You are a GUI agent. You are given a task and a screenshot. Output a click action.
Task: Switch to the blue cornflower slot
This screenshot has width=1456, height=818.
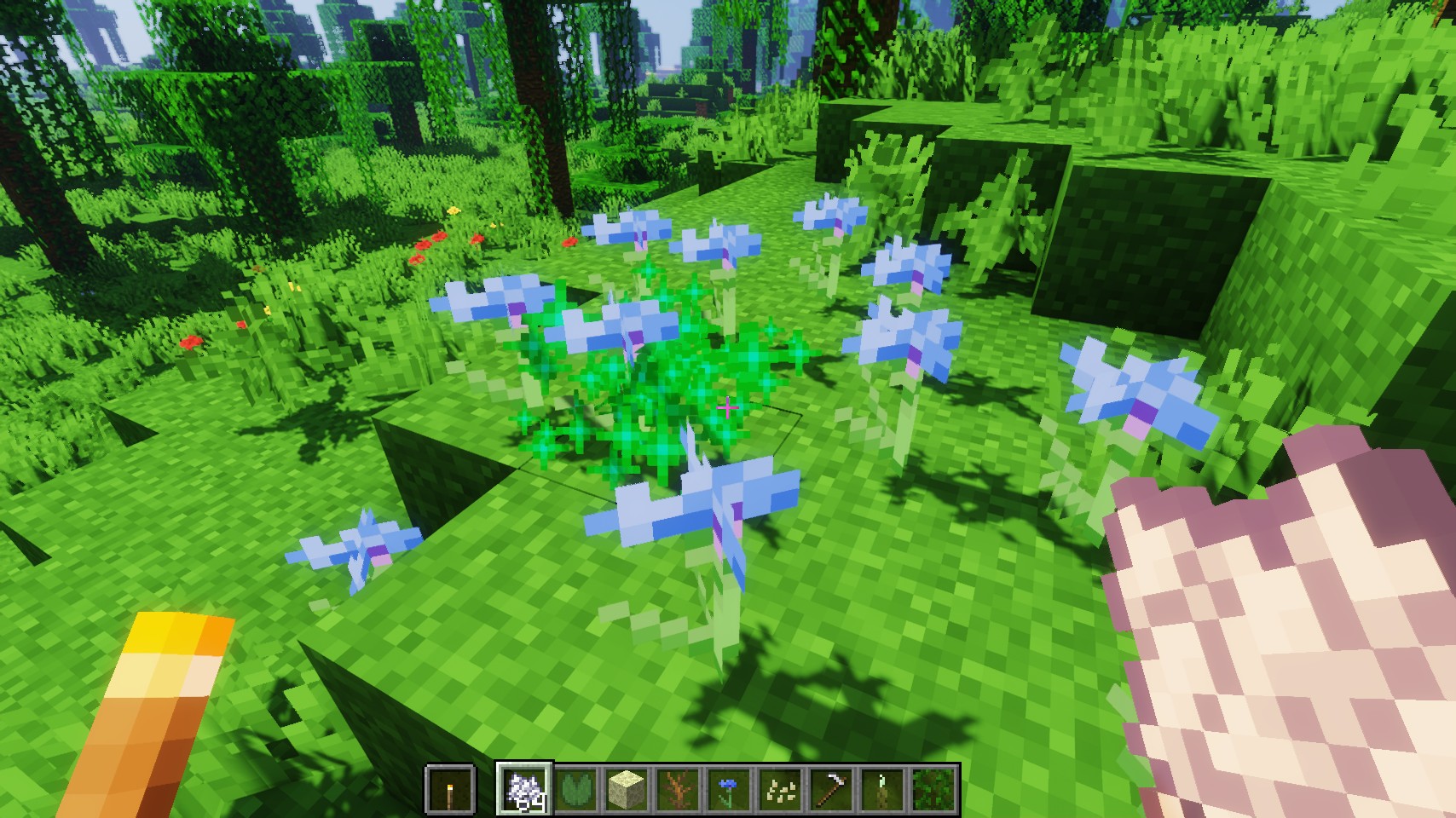(730, 789)
